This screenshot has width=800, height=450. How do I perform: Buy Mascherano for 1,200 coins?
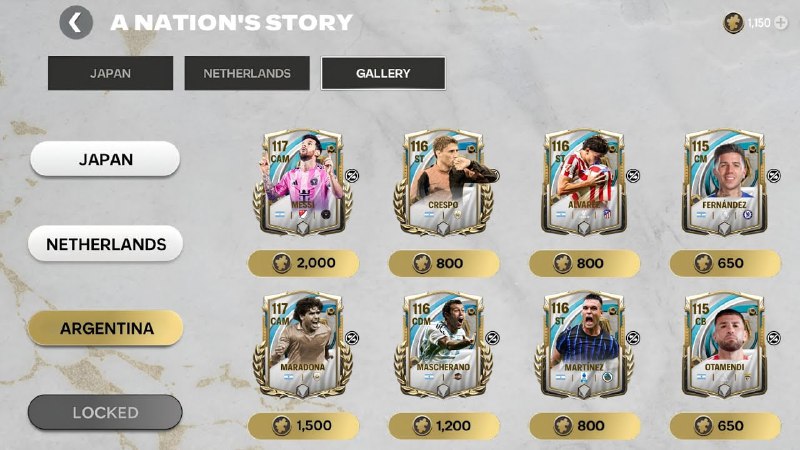(443, 426)
